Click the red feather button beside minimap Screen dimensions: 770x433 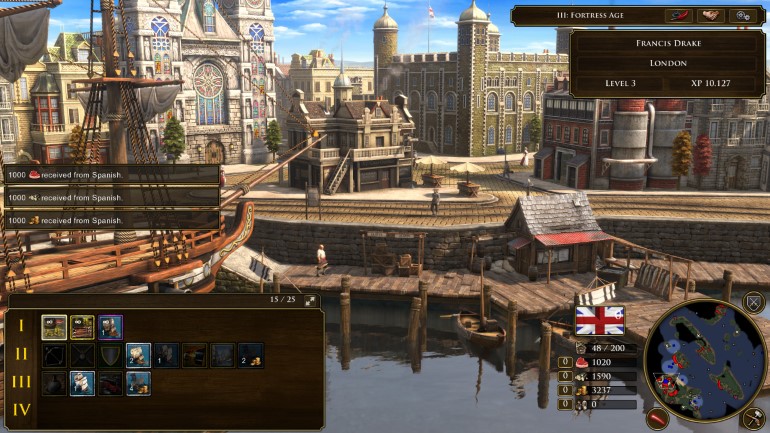click(656, 417)
